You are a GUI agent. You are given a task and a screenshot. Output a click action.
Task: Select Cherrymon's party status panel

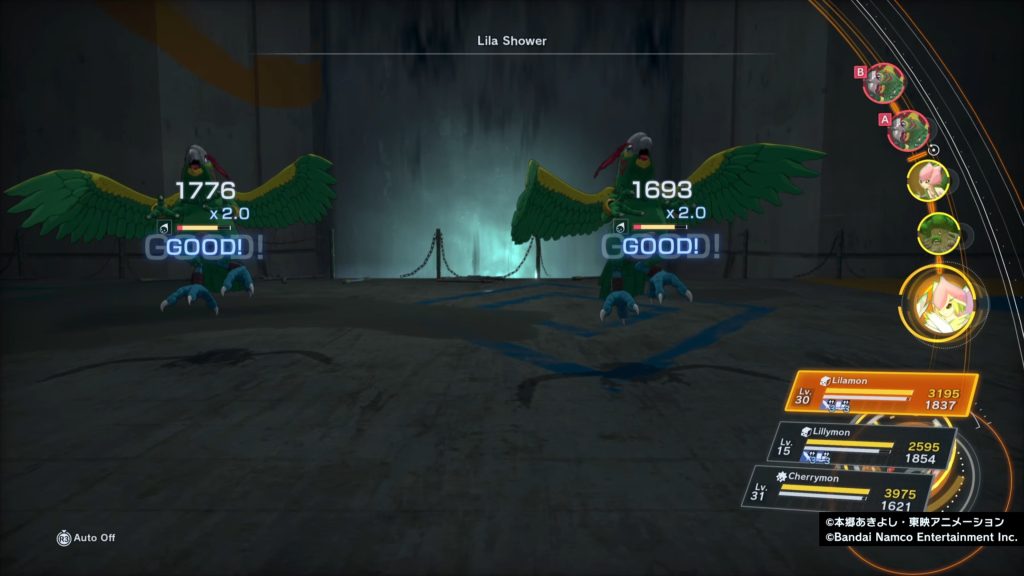tap(842, 491)
